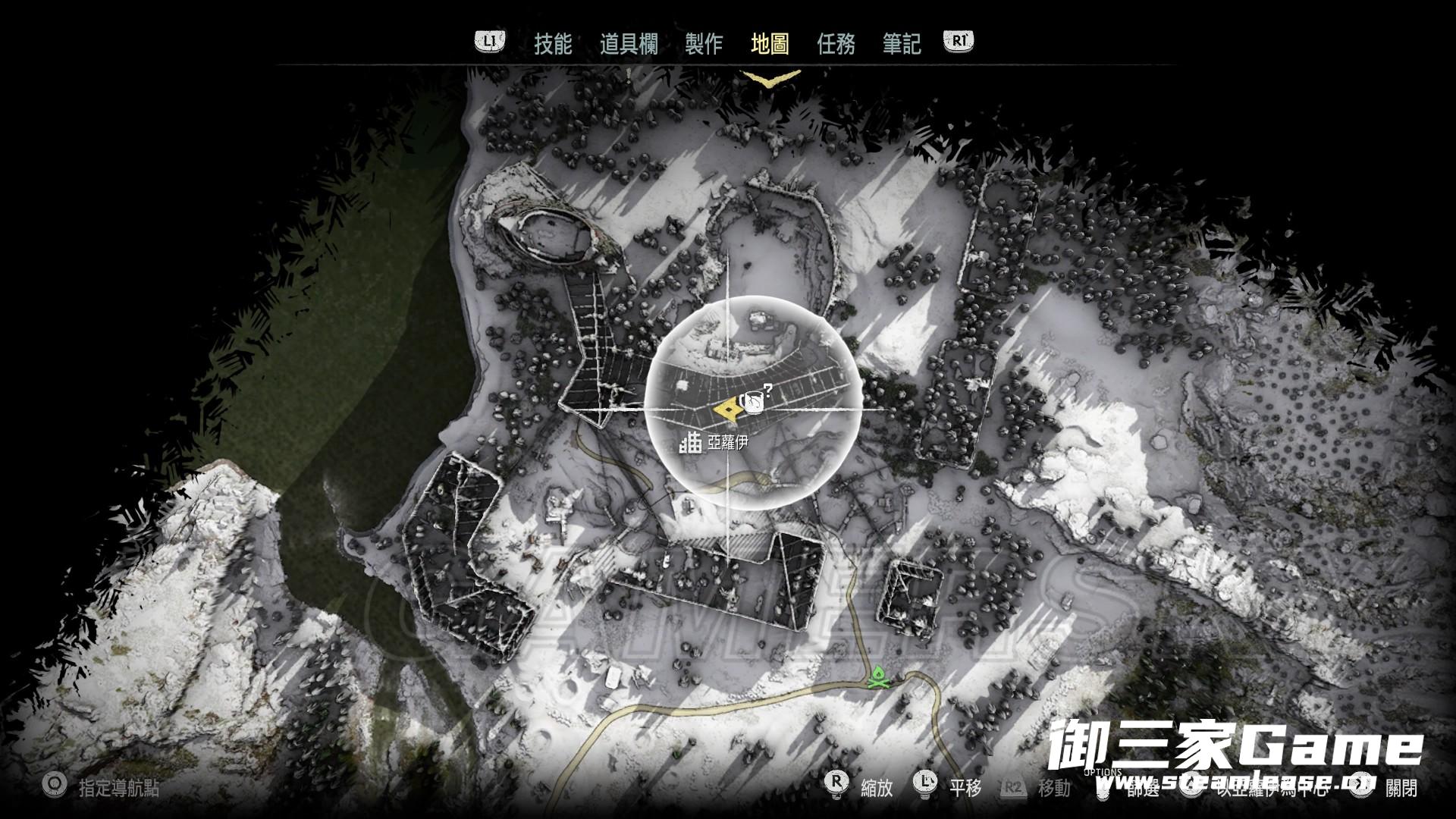Select the highlighted 地圖 (Map) tab
The width and height of the screenshot is (1456, 819).
[770, 44]
